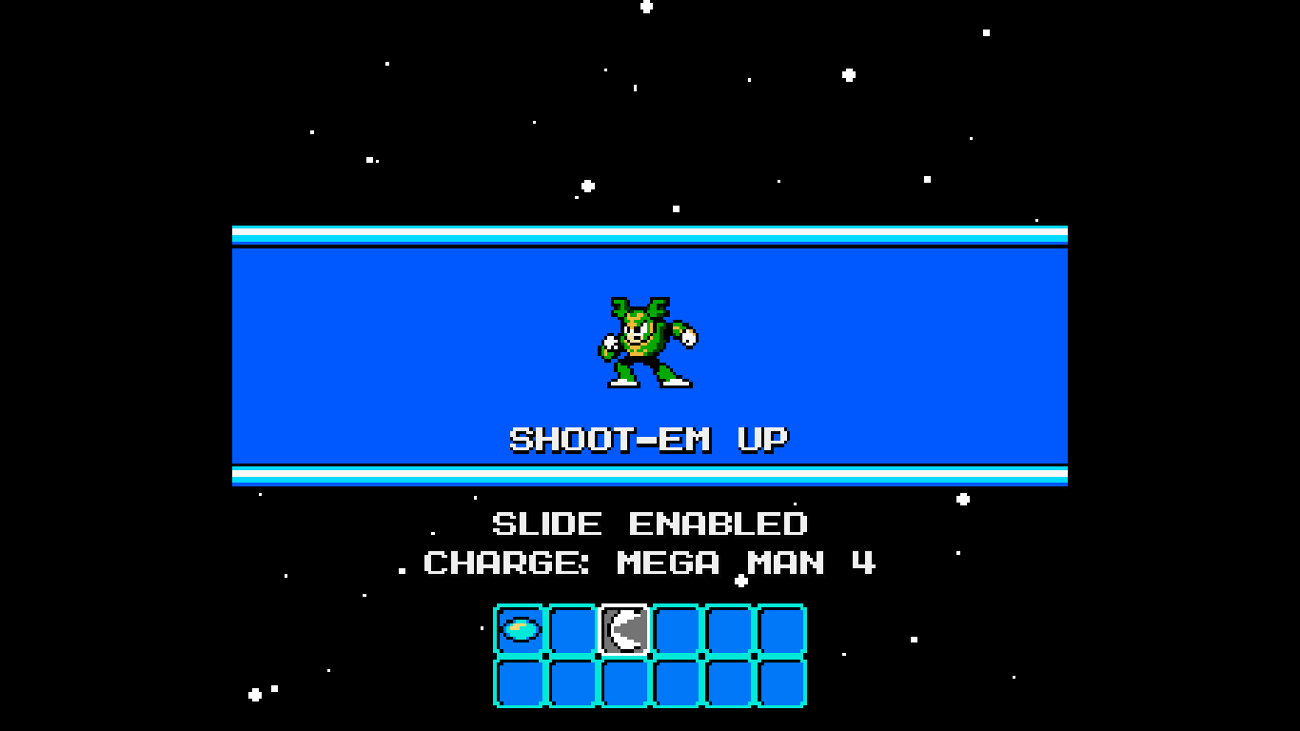Select the green robot master sprite

(648, 340)
